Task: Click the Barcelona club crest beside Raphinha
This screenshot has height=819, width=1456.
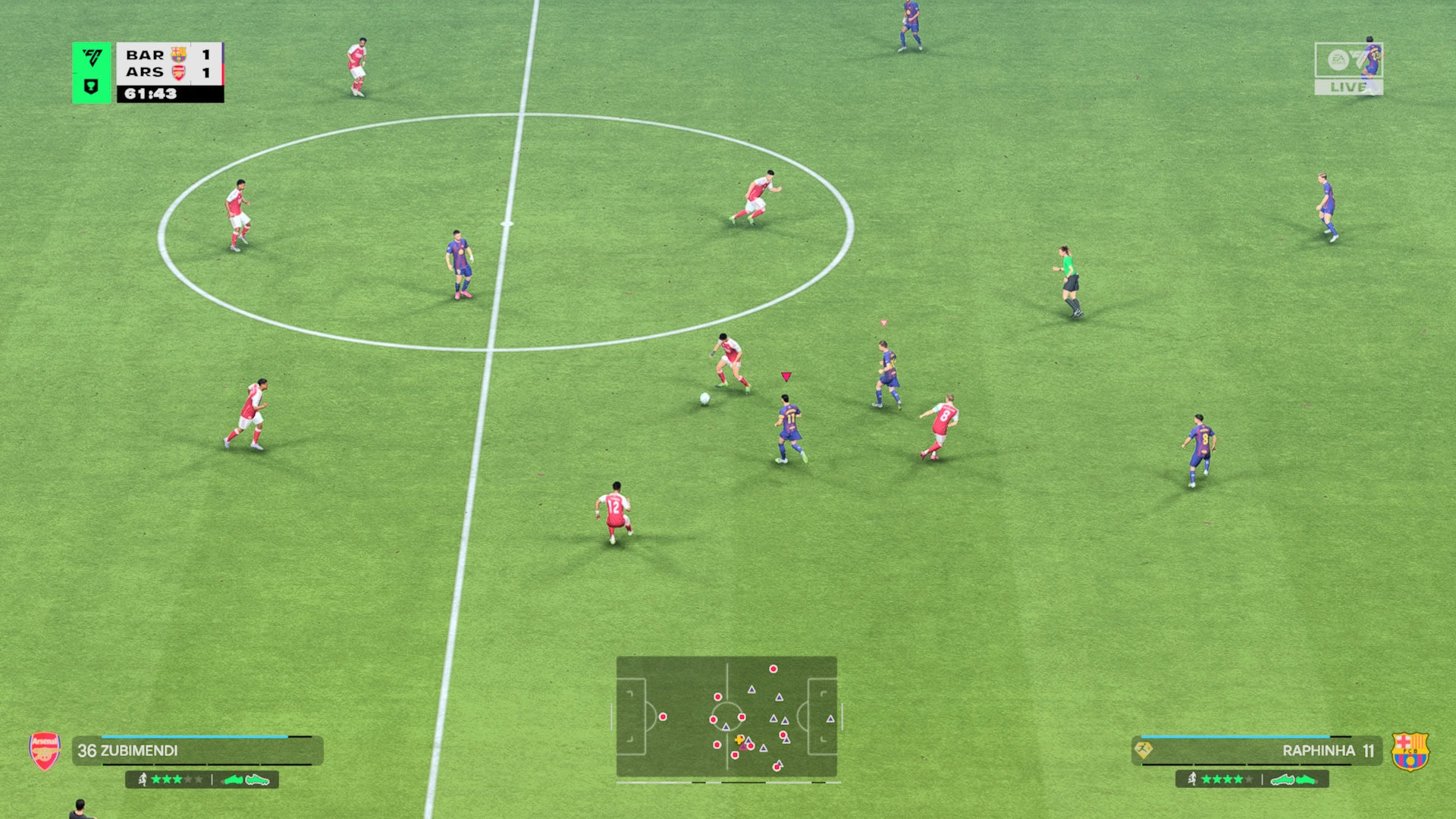Action: tap(1410, 752)
